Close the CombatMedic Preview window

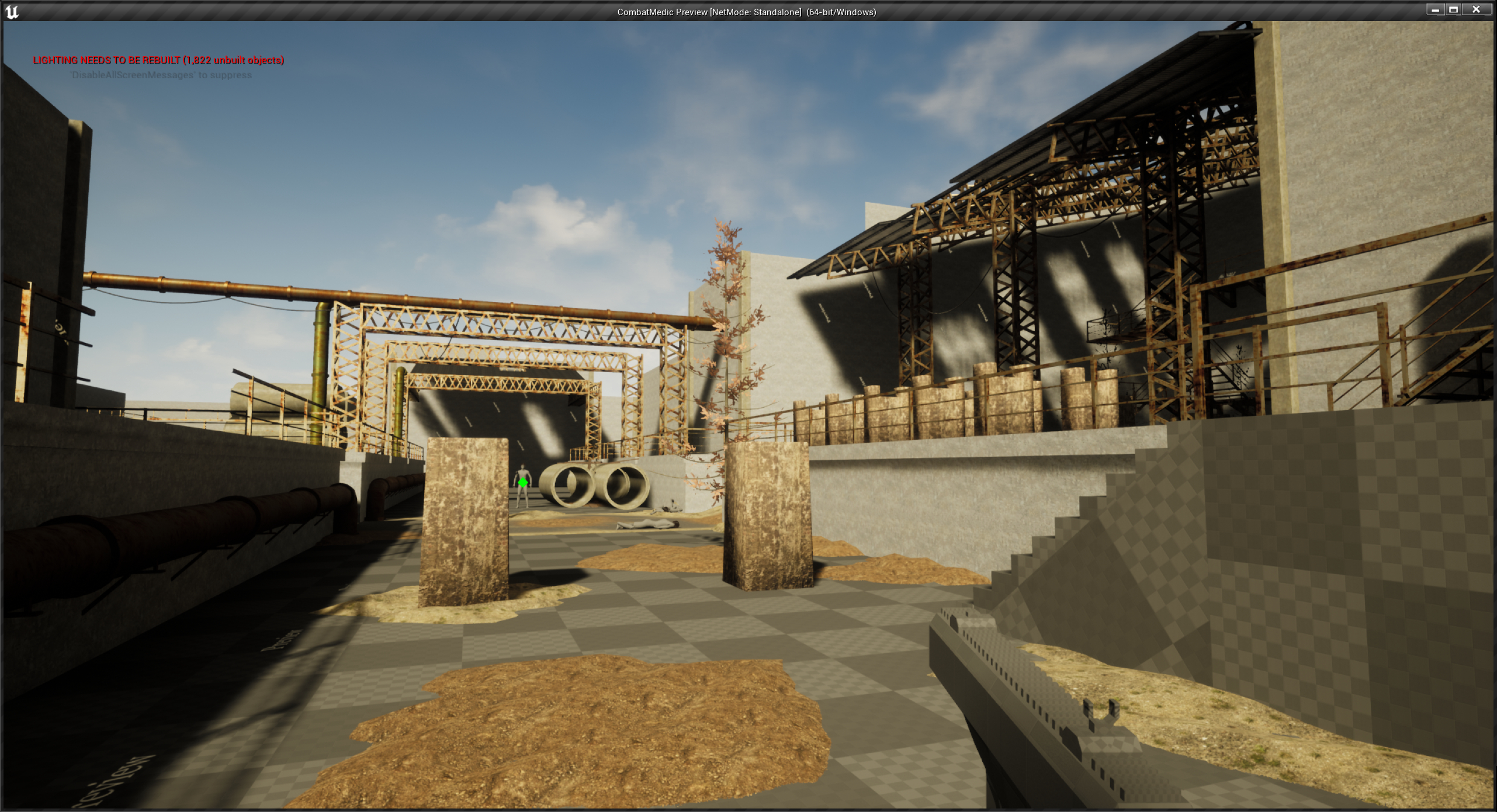pos(1476,9)
